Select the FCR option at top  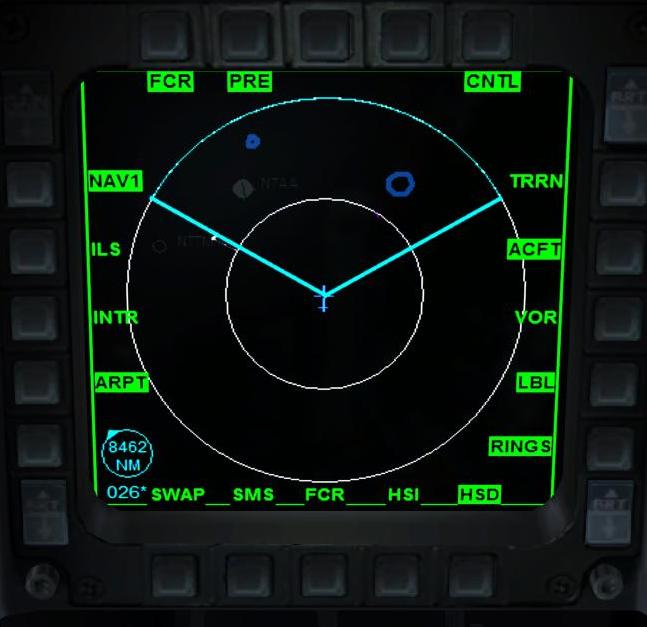171,82
